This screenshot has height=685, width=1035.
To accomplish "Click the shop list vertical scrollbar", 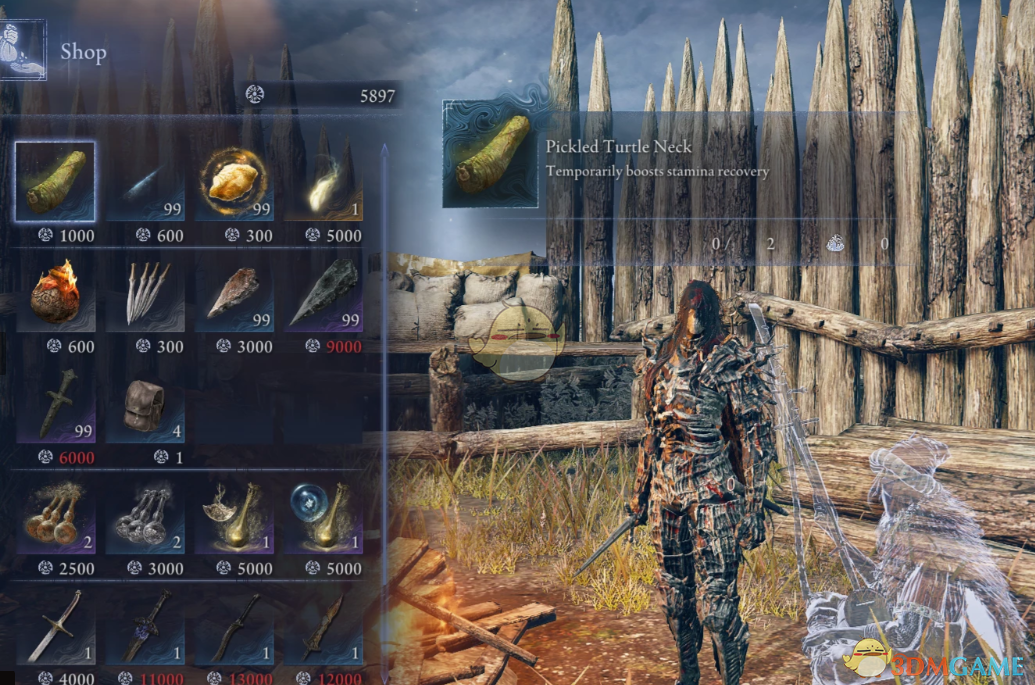I will tap(384, 400).
